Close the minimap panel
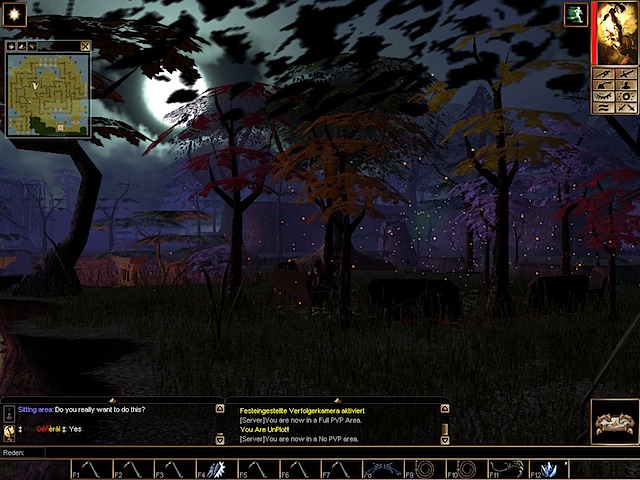Viewport: 640px width, 480px height. [x=85, y=46]
